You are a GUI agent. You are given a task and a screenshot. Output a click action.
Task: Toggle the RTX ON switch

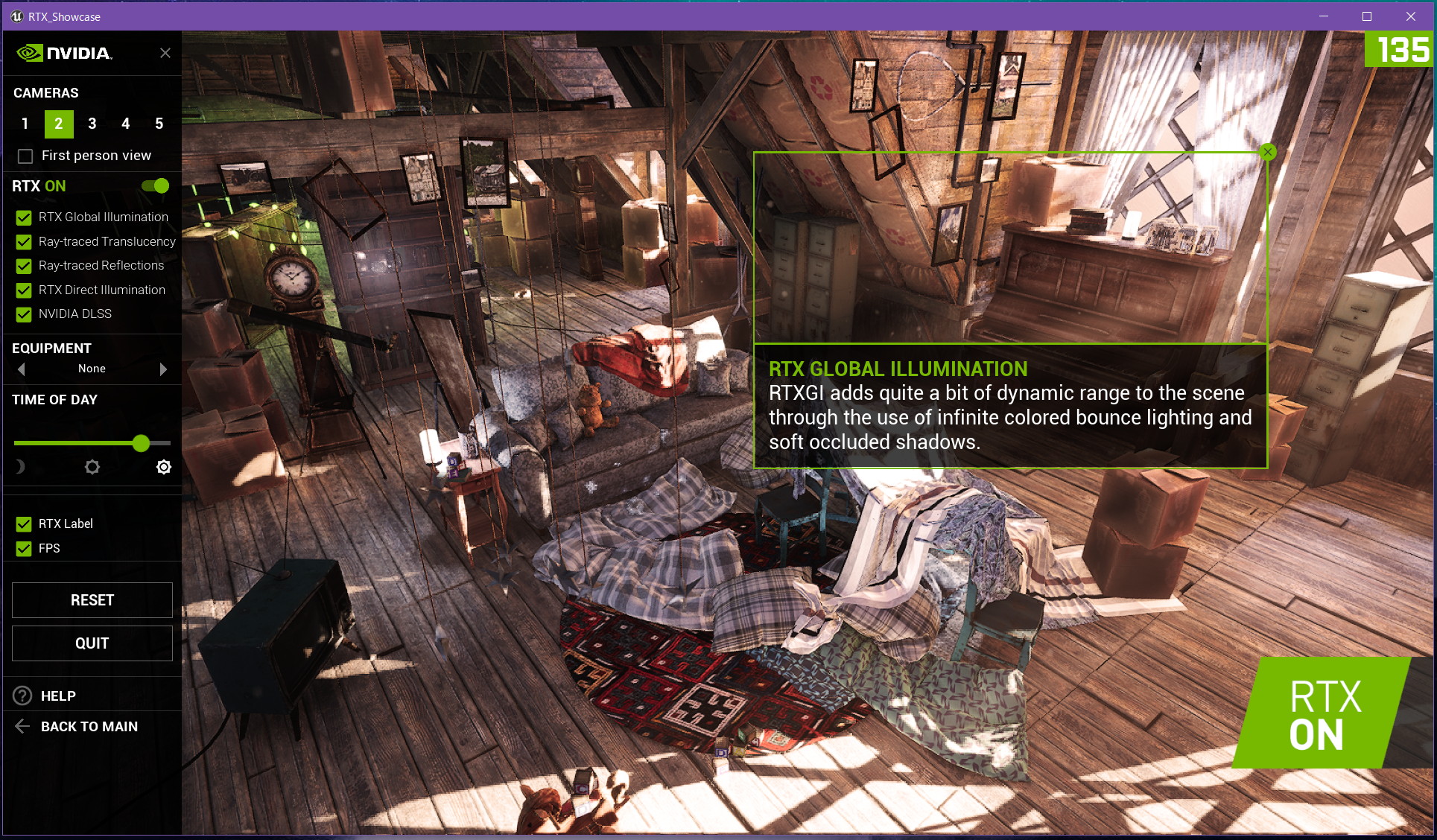tap(156, 185)
